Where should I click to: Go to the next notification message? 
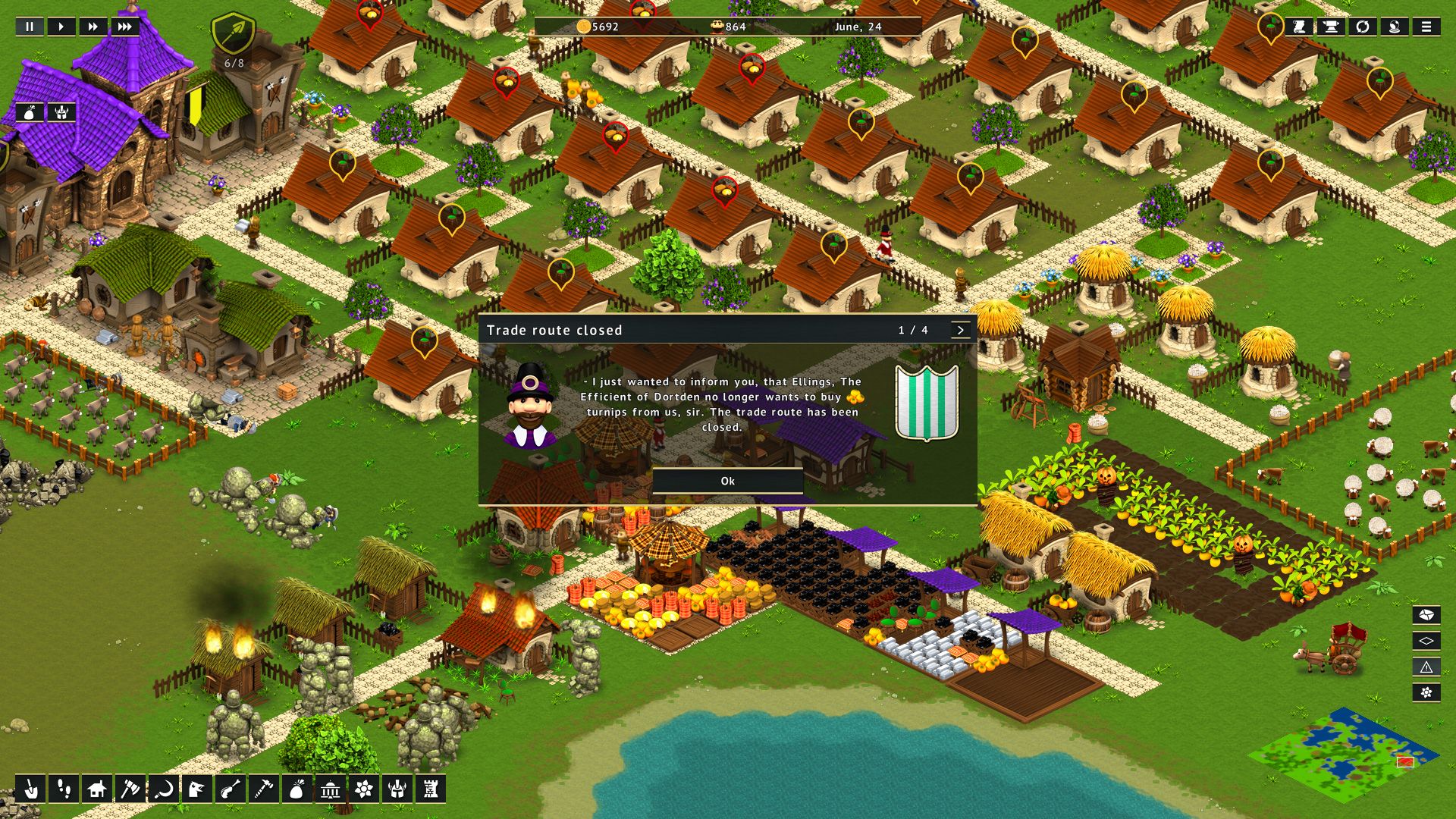[x=960, y=330]
